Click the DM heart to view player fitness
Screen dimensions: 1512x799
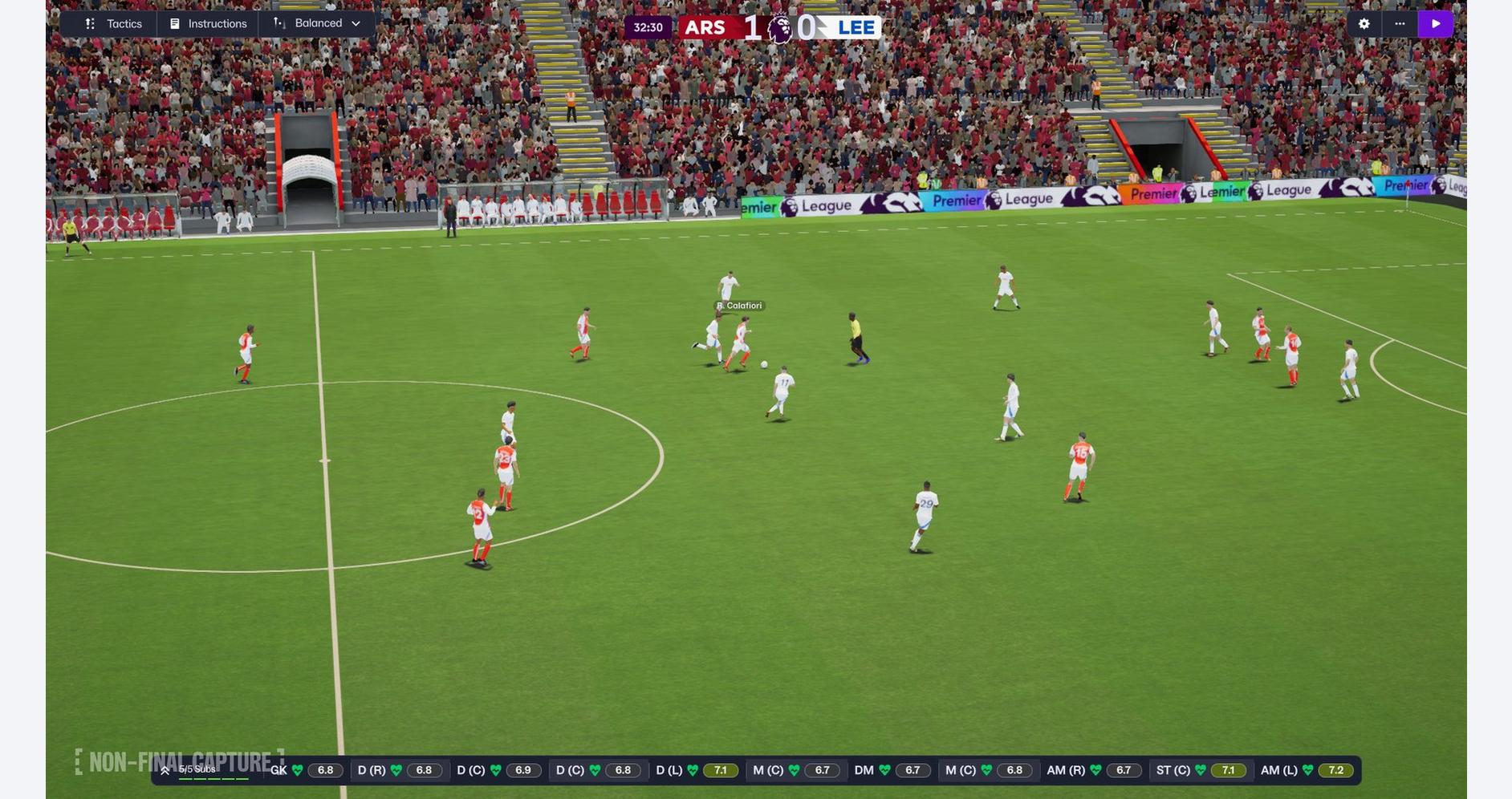[884, 769]
